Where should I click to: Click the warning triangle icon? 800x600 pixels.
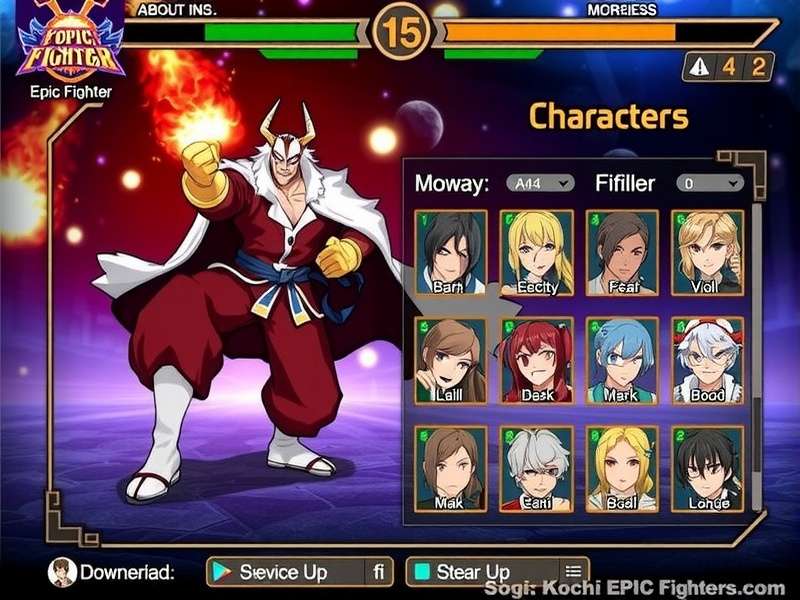tap(700, 66)
